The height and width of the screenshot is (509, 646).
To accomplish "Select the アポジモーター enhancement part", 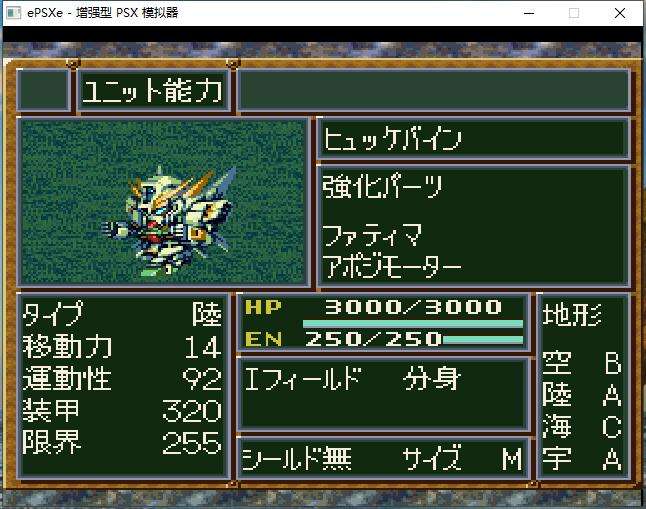I will click(392, 268).
